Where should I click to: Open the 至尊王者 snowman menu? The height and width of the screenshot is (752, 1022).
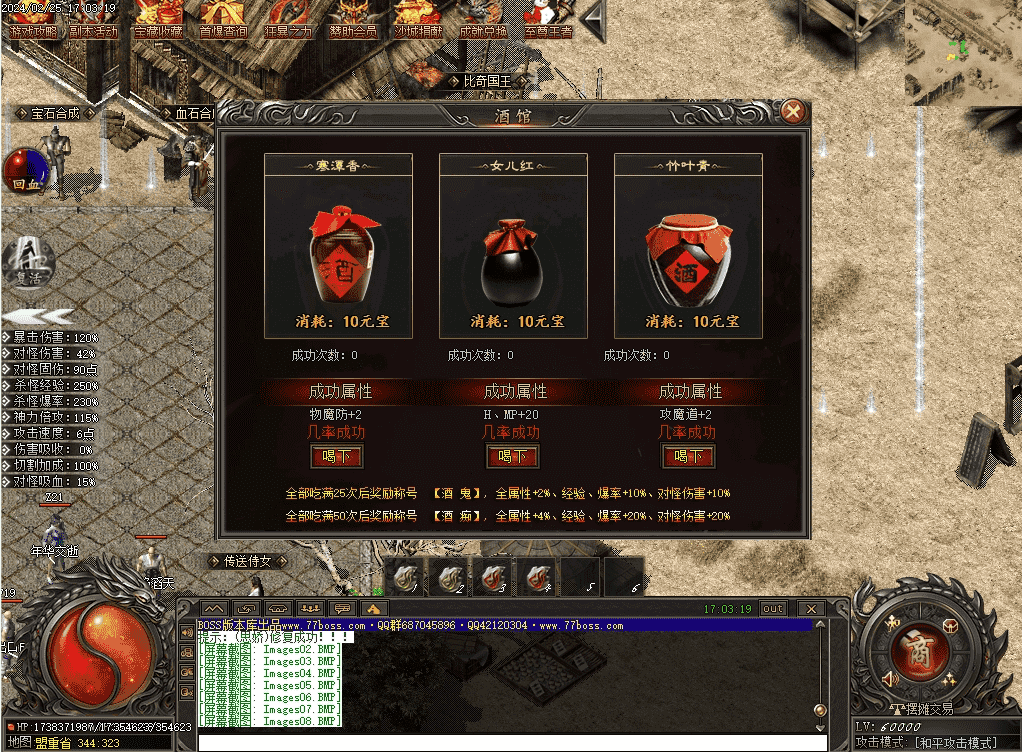[547, 18]
